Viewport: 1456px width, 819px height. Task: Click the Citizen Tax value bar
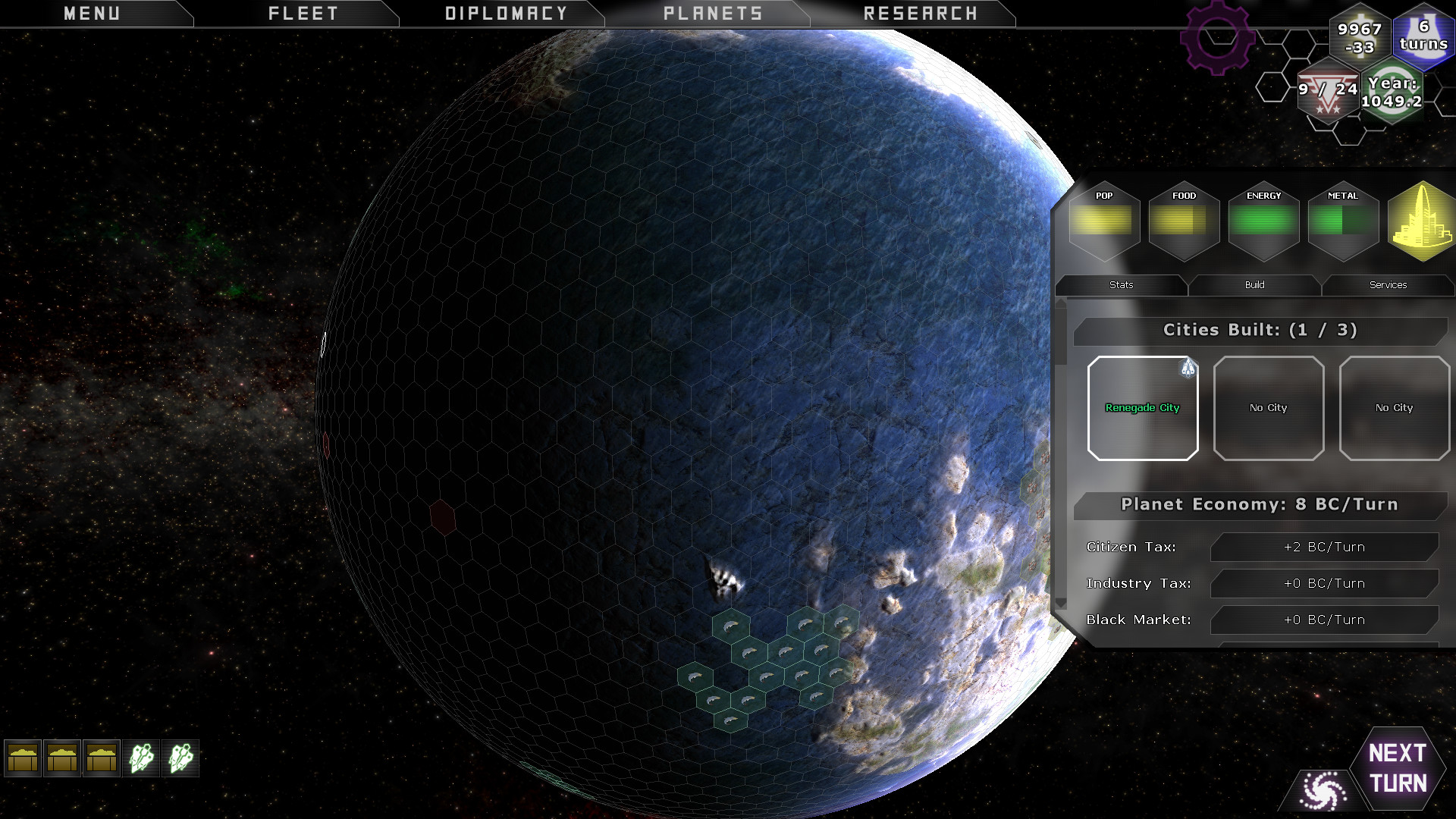point(1323,546)
